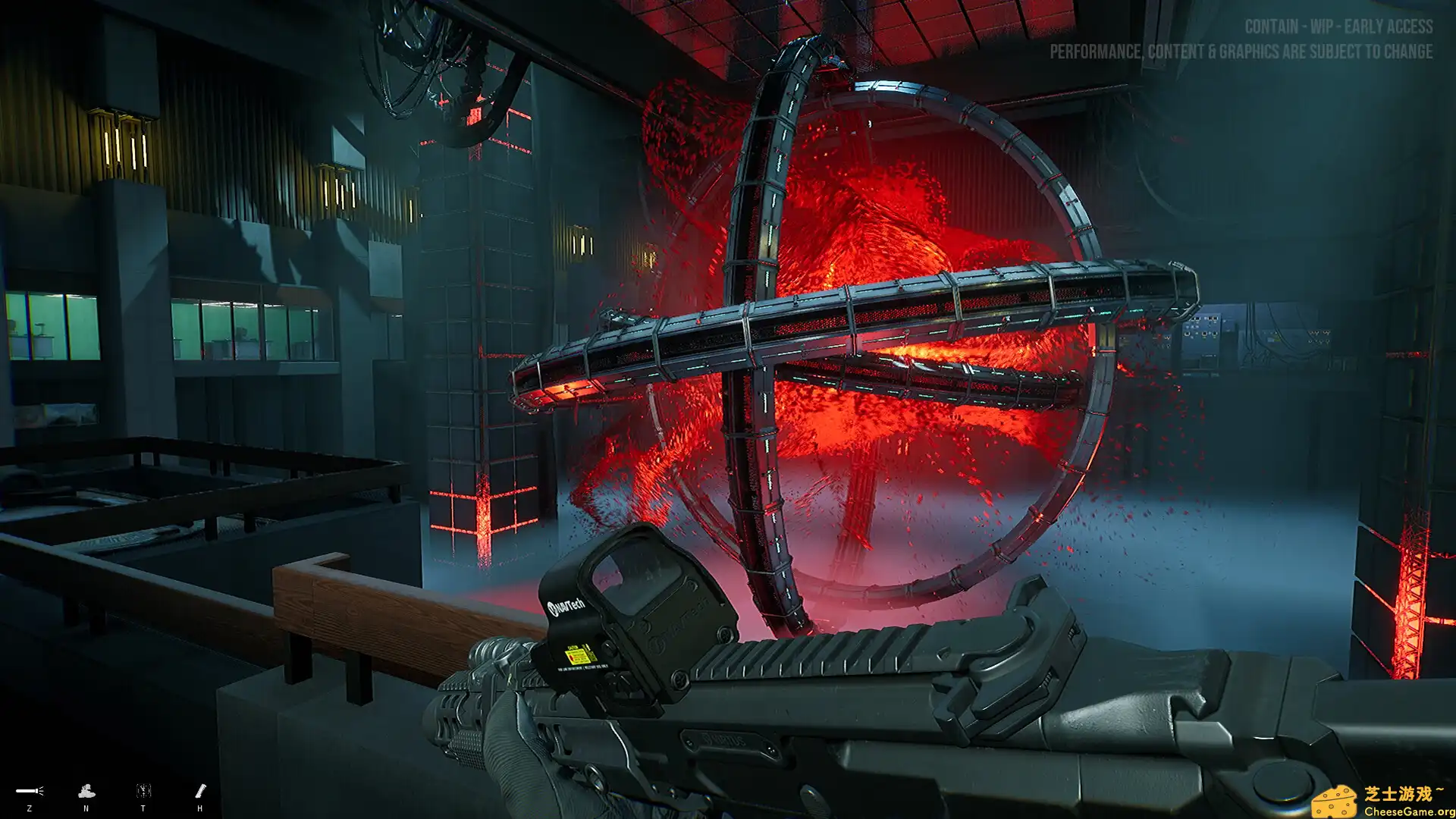Toggle the flashlight icon
The image size is (1456, 819).
point(30,791)
